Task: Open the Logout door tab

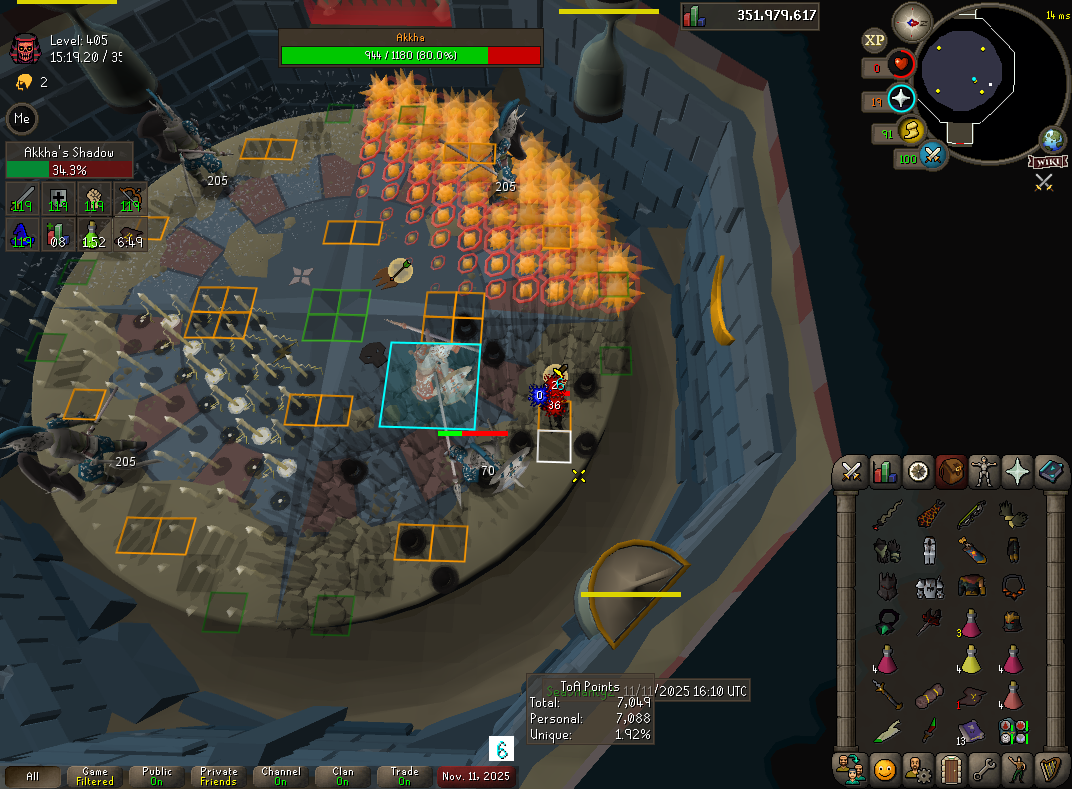Action: click(x=949, y=770)
